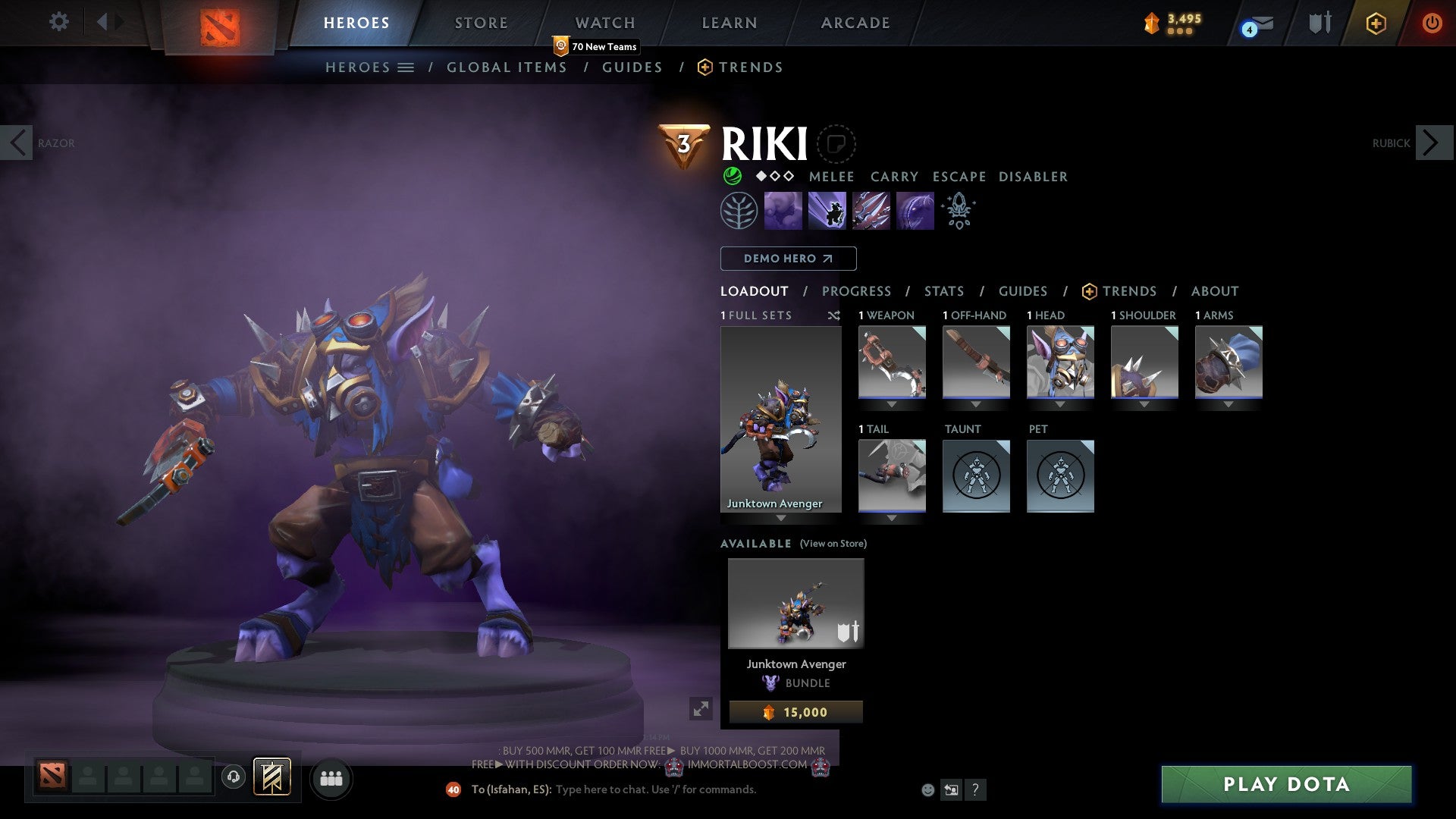The image size is (1456, 819).
Task: Expand the 1 WEAPON slot dropdown arrow
Action: pos(892,404)
